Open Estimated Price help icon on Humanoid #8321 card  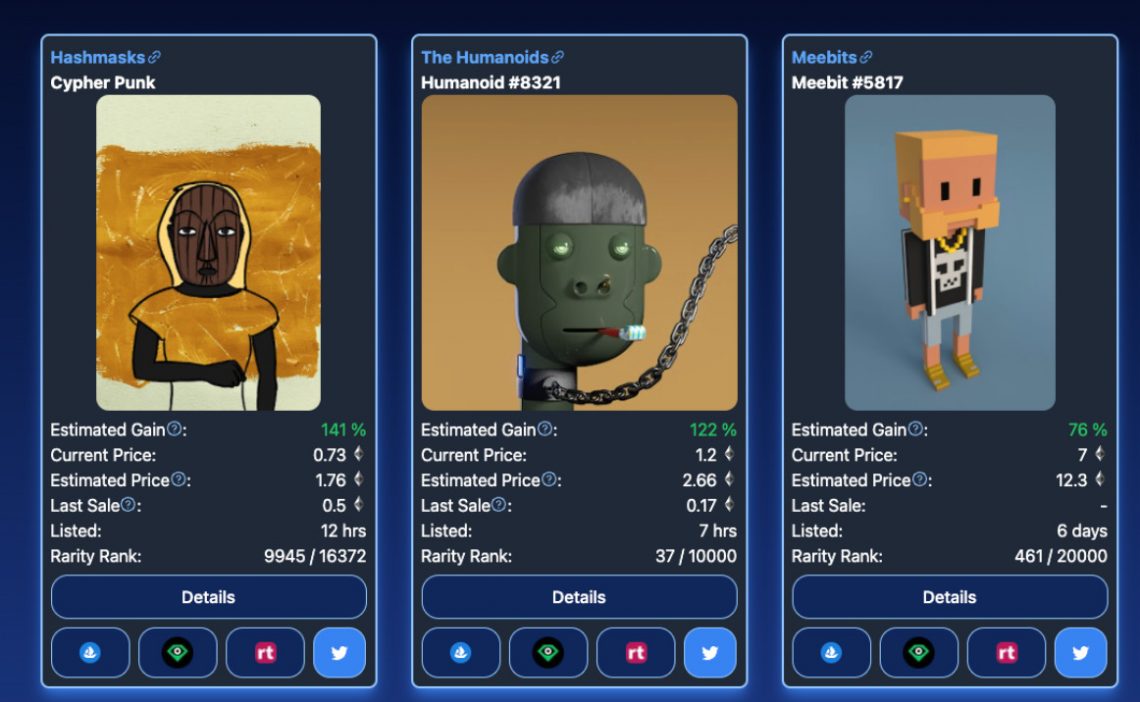click(549, 480)
